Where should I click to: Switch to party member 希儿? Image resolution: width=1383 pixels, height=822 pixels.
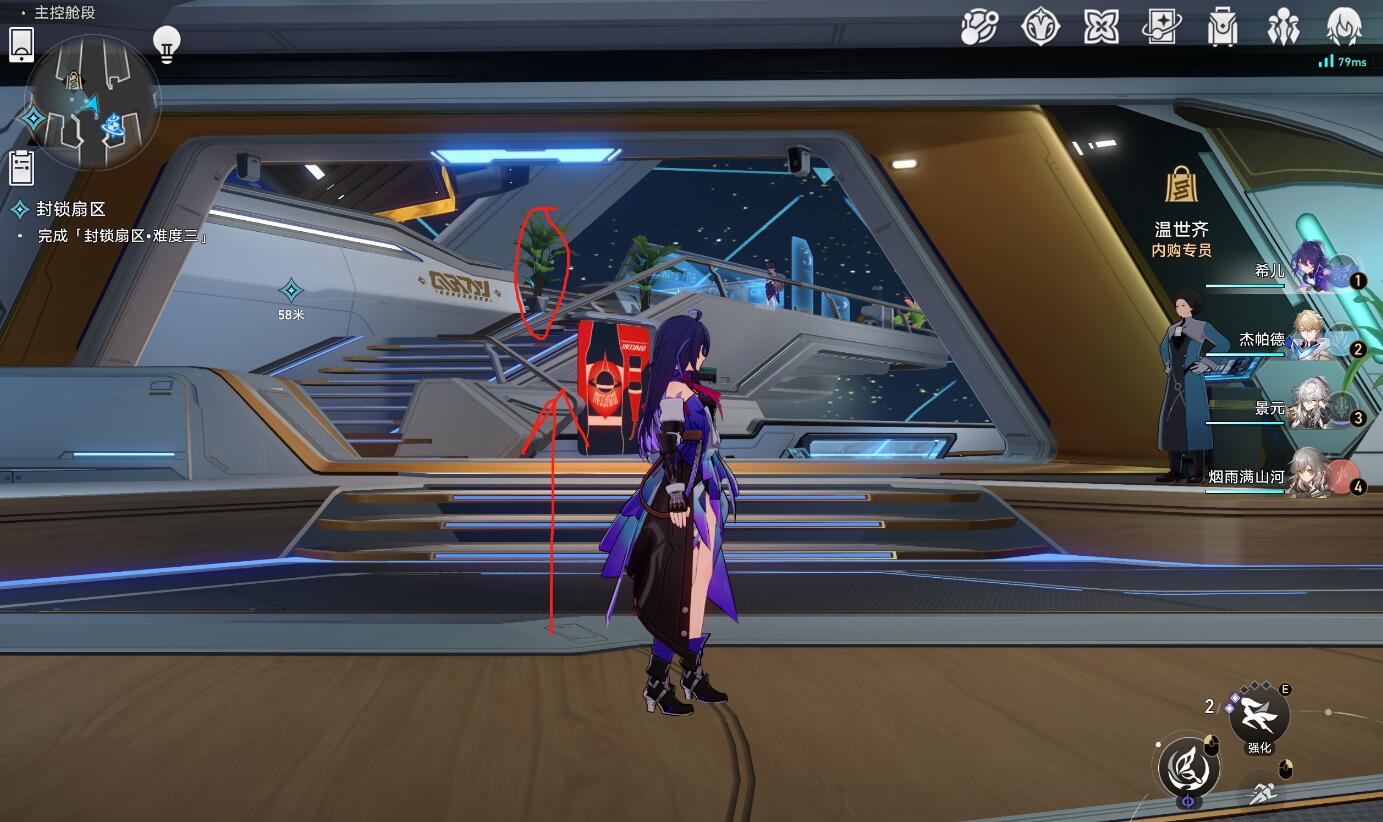click(x=1312, y=268)
